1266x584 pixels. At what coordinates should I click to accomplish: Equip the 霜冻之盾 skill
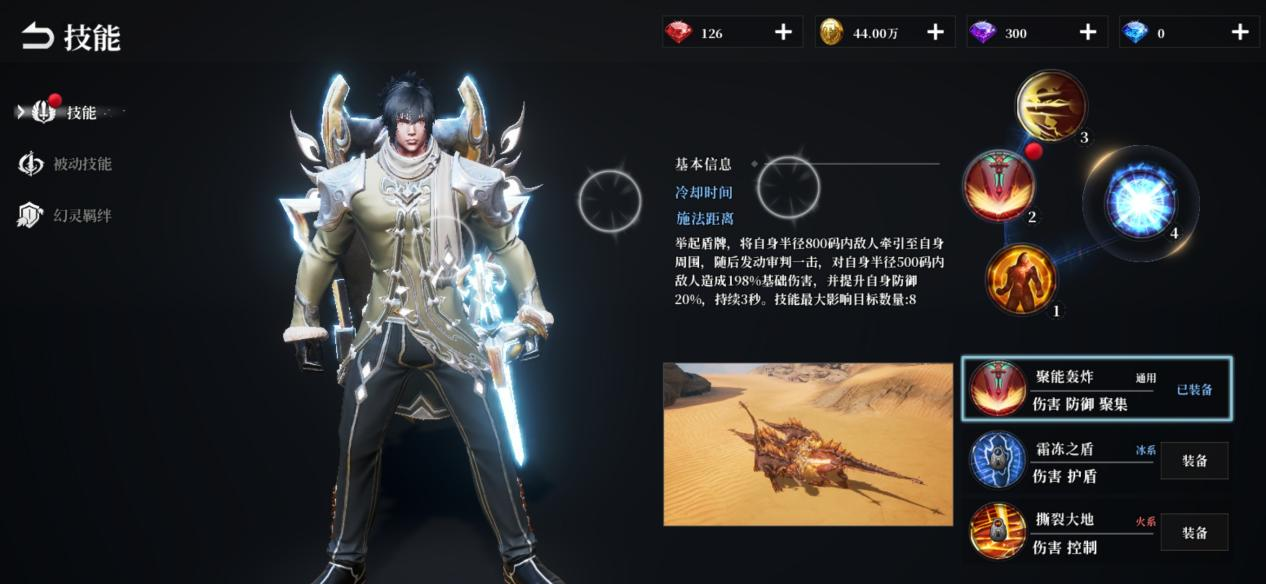[x=1194, y=461]
